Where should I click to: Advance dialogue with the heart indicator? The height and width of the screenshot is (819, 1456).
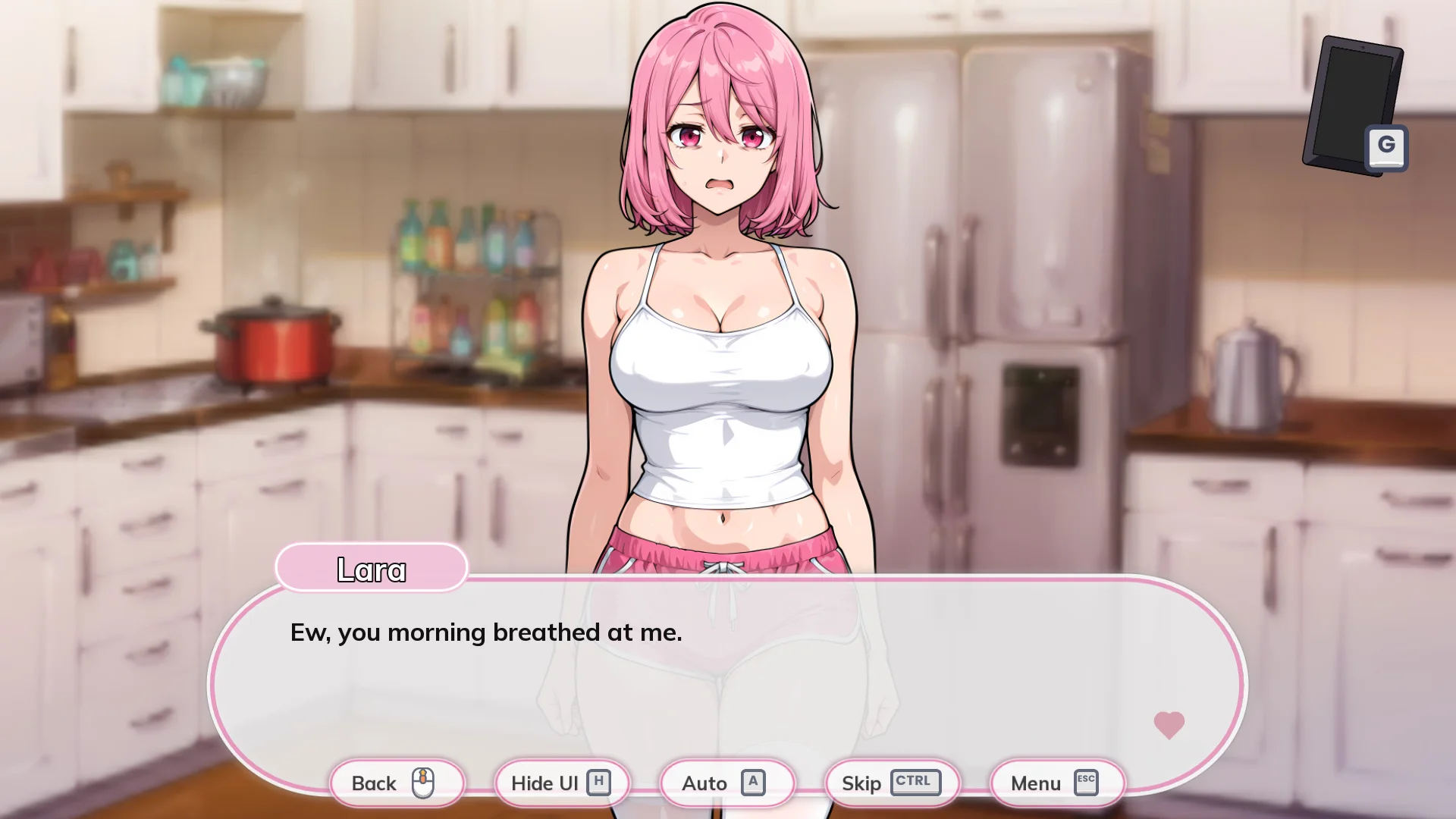tap(1169, 725)
